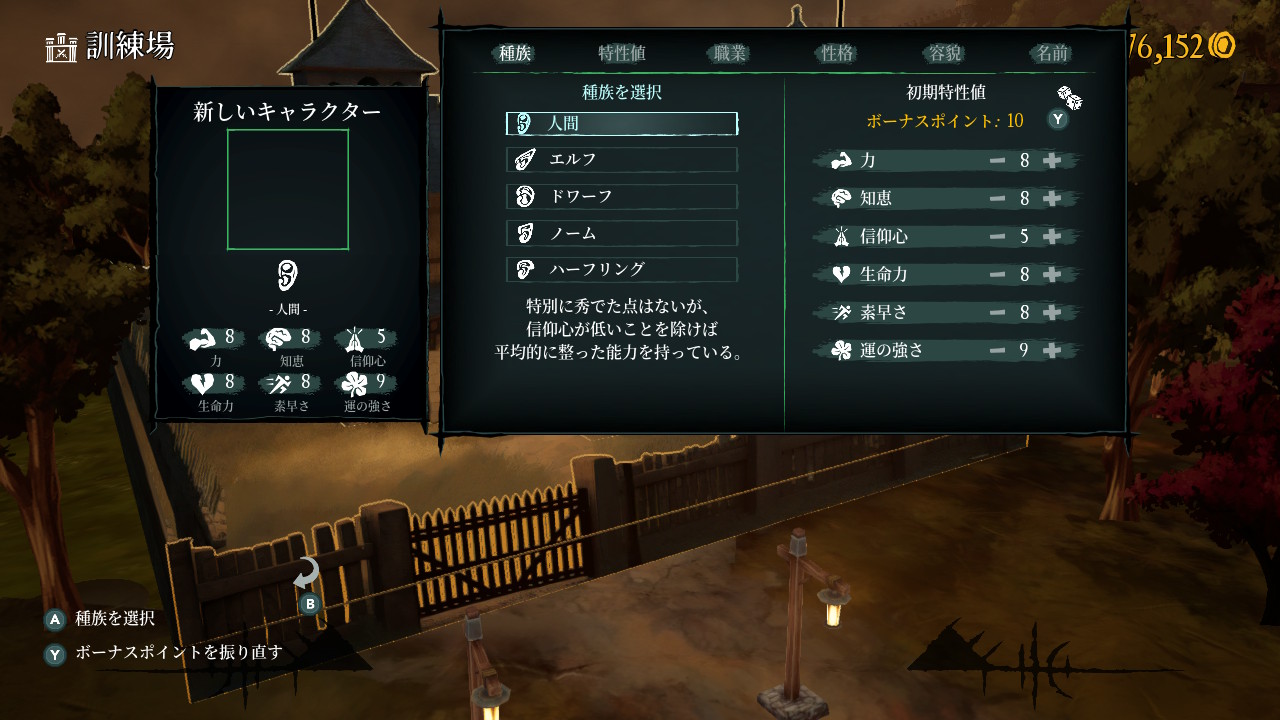
Task: Open the 職業 (class) tab
Action: point(730,54)
